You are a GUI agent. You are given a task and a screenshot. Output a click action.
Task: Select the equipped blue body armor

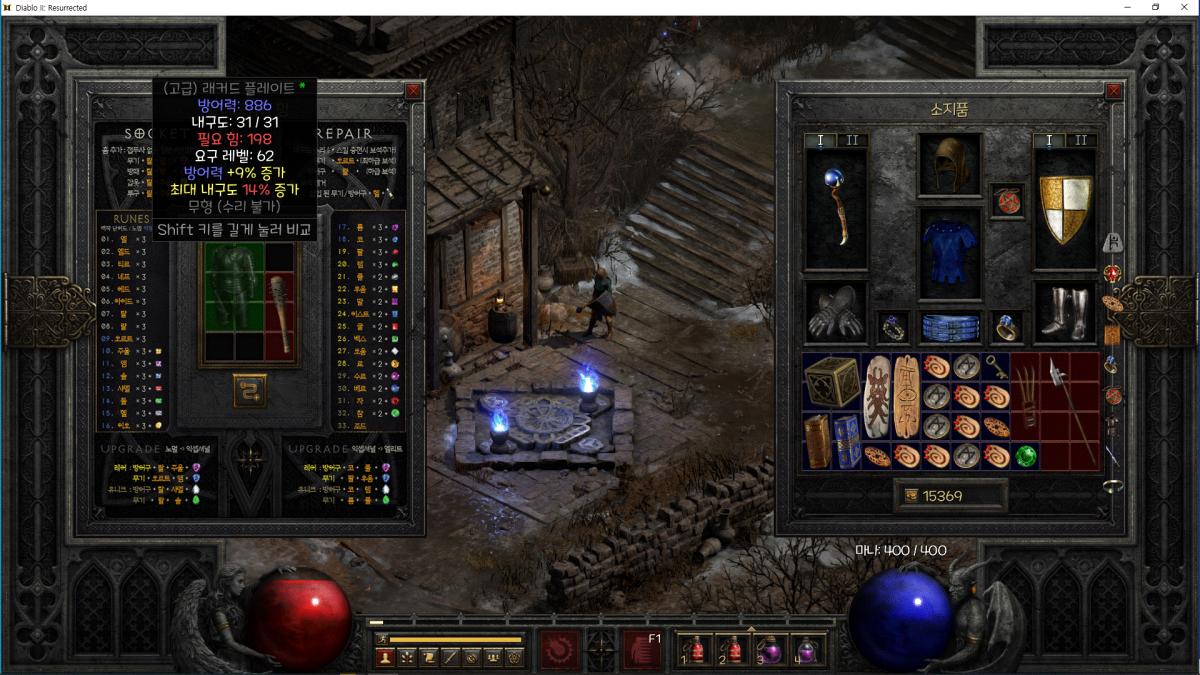[x=950, y=254]
